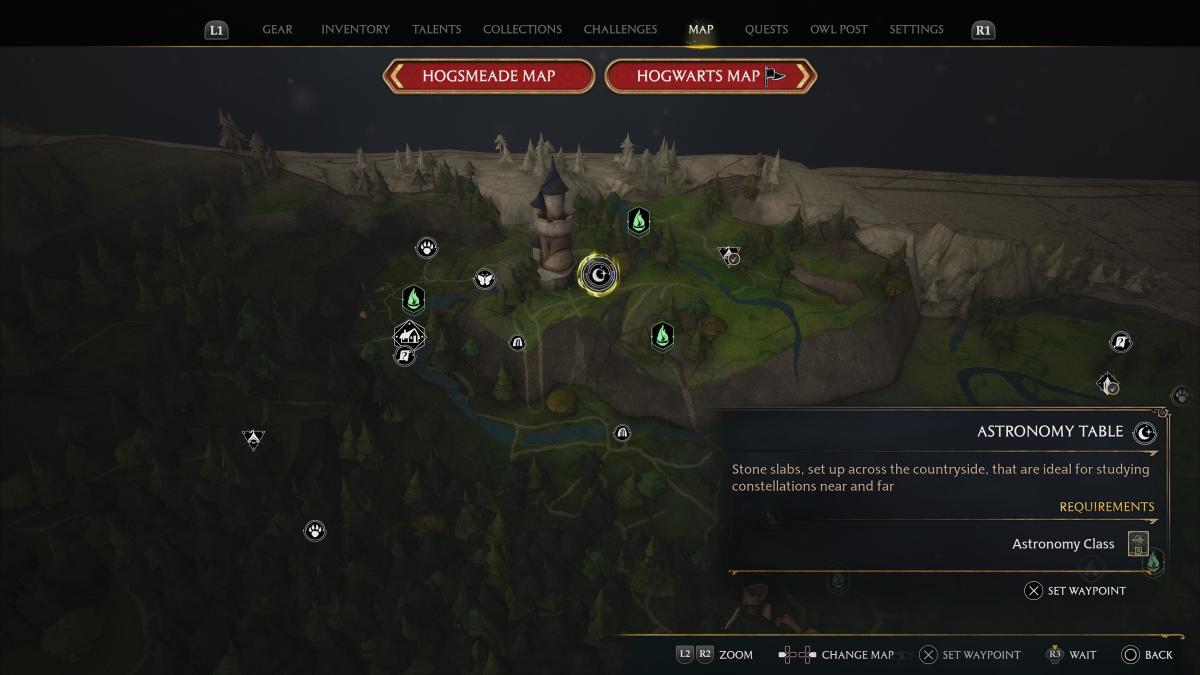This screenshot has height=675, width=1200.
Task: Click the green Floo Flame above the Astronomy Table
Action: (638, 221)
